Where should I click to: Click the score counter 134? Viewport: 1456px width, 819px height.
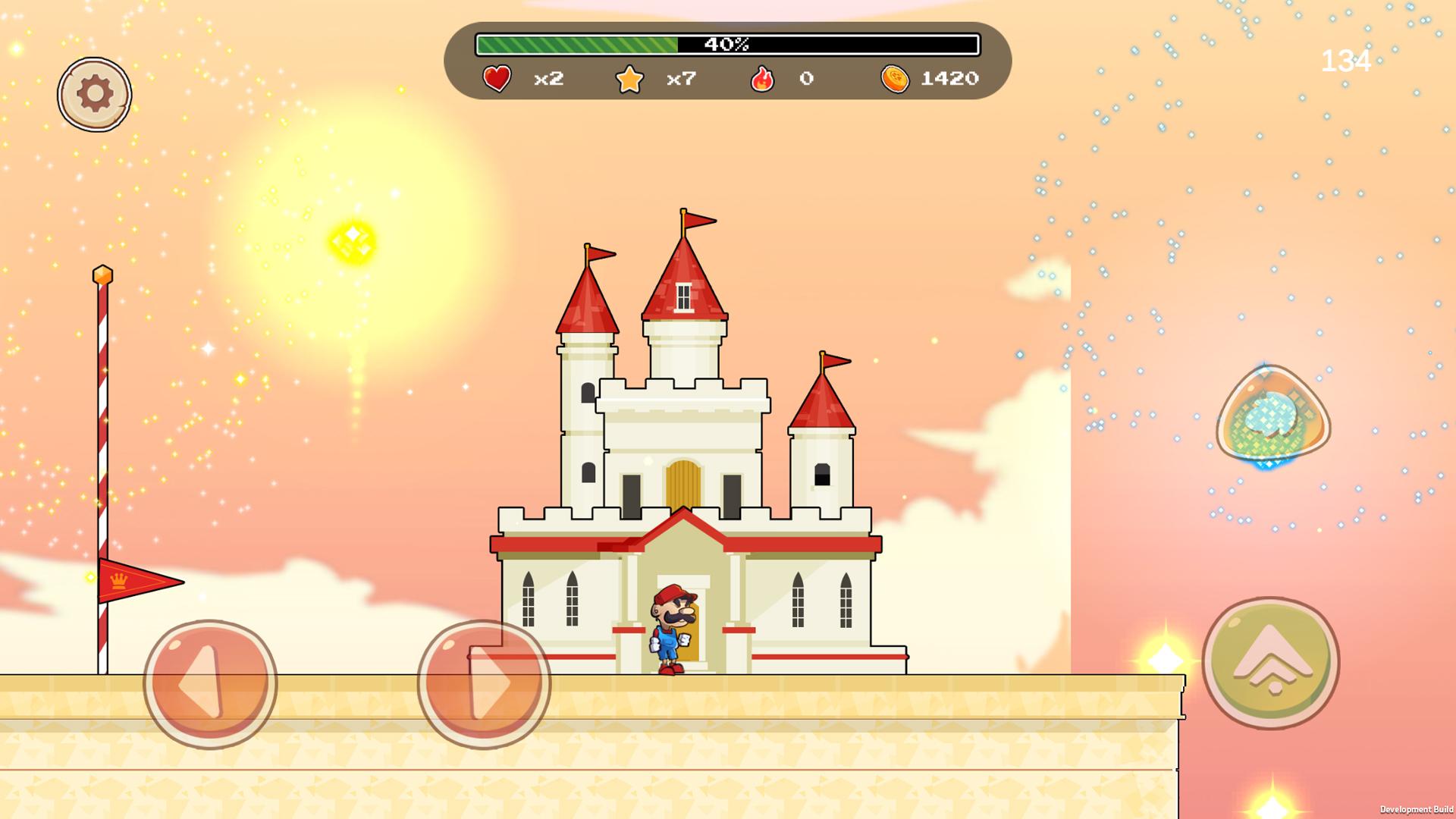pyautogui.click(x=1346, y=60)
